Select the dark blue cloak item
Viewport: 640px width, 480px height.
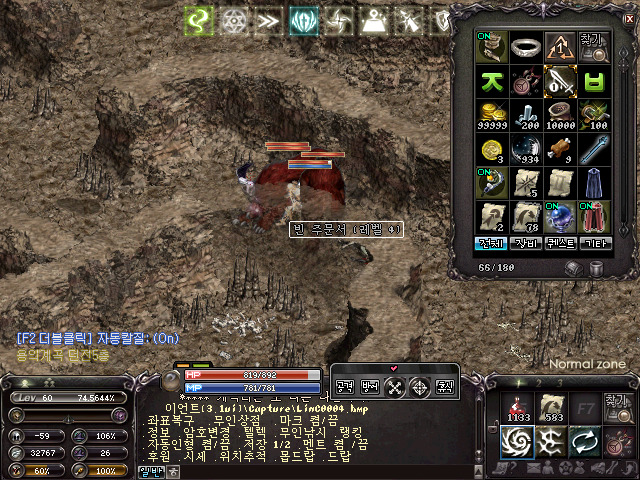[595, 182]
